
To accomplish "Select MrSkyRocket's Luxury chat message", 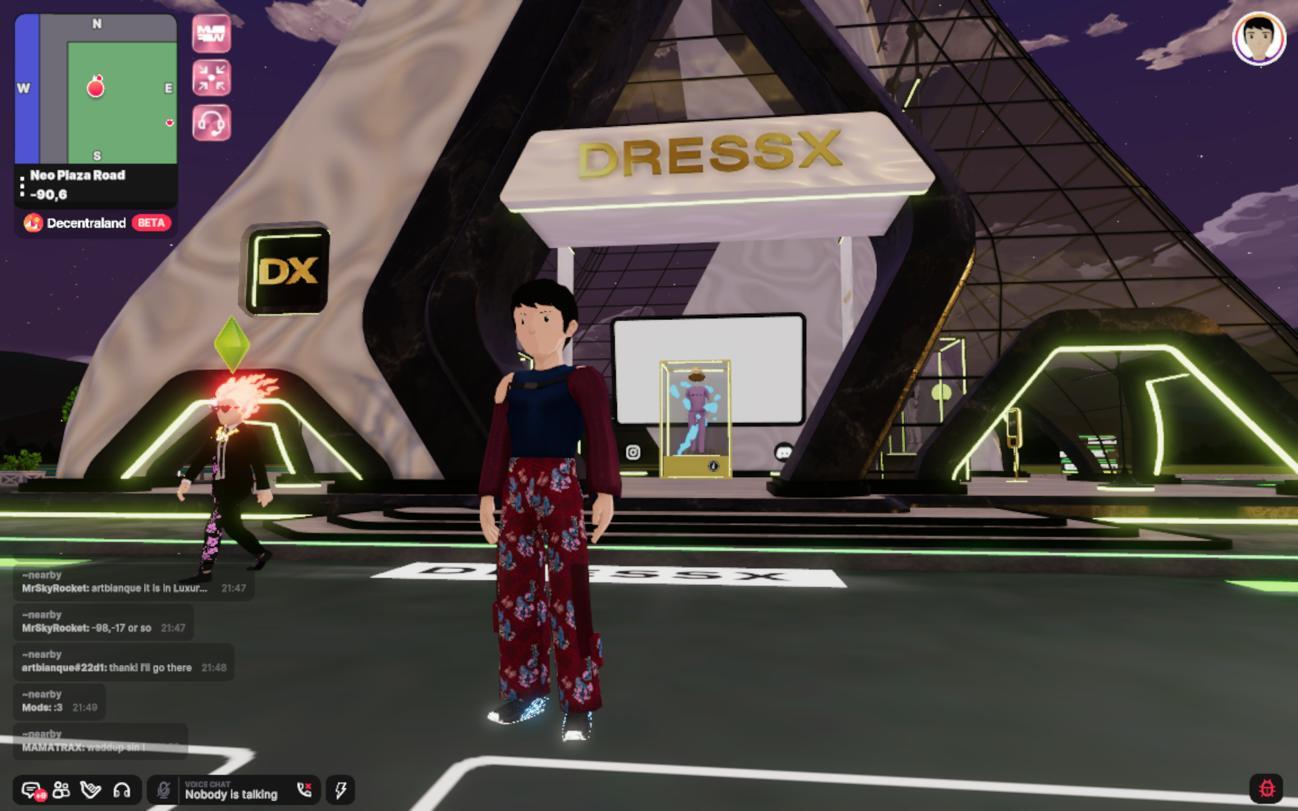I will [115, 588].
